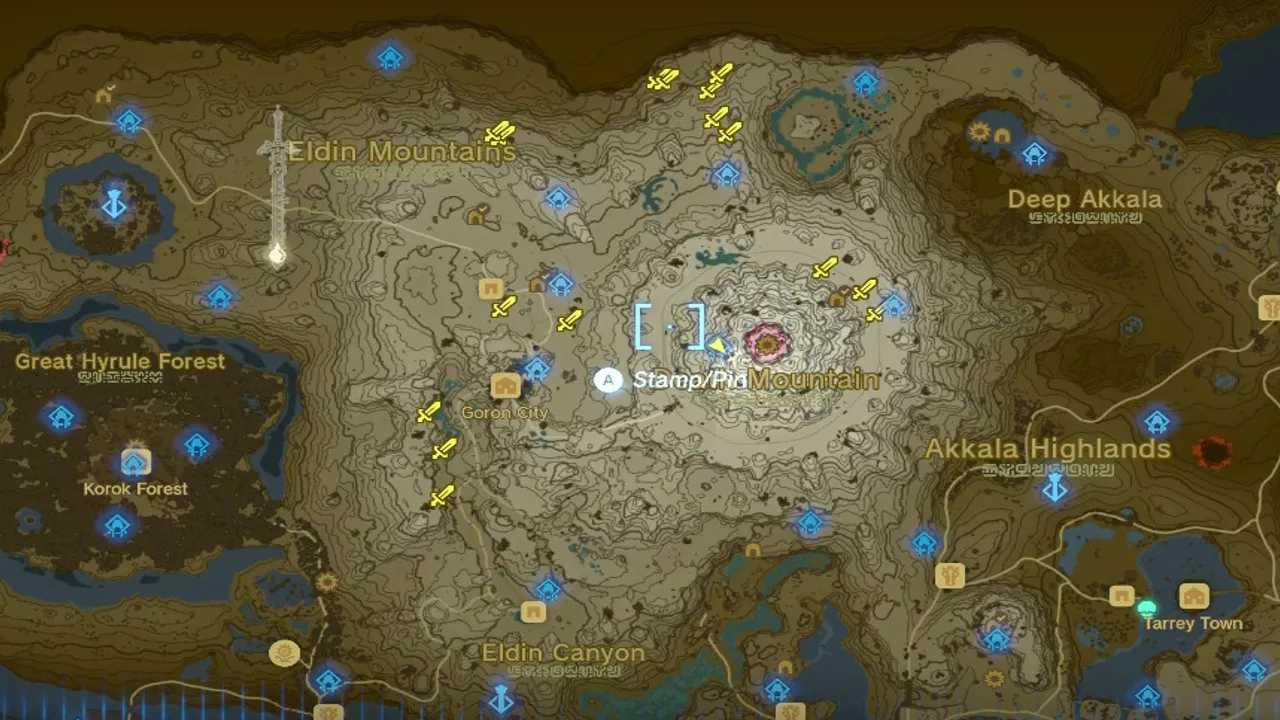1280x720 pixels.
Task: Click the Goron City village icon
Action: coord(505,385)
